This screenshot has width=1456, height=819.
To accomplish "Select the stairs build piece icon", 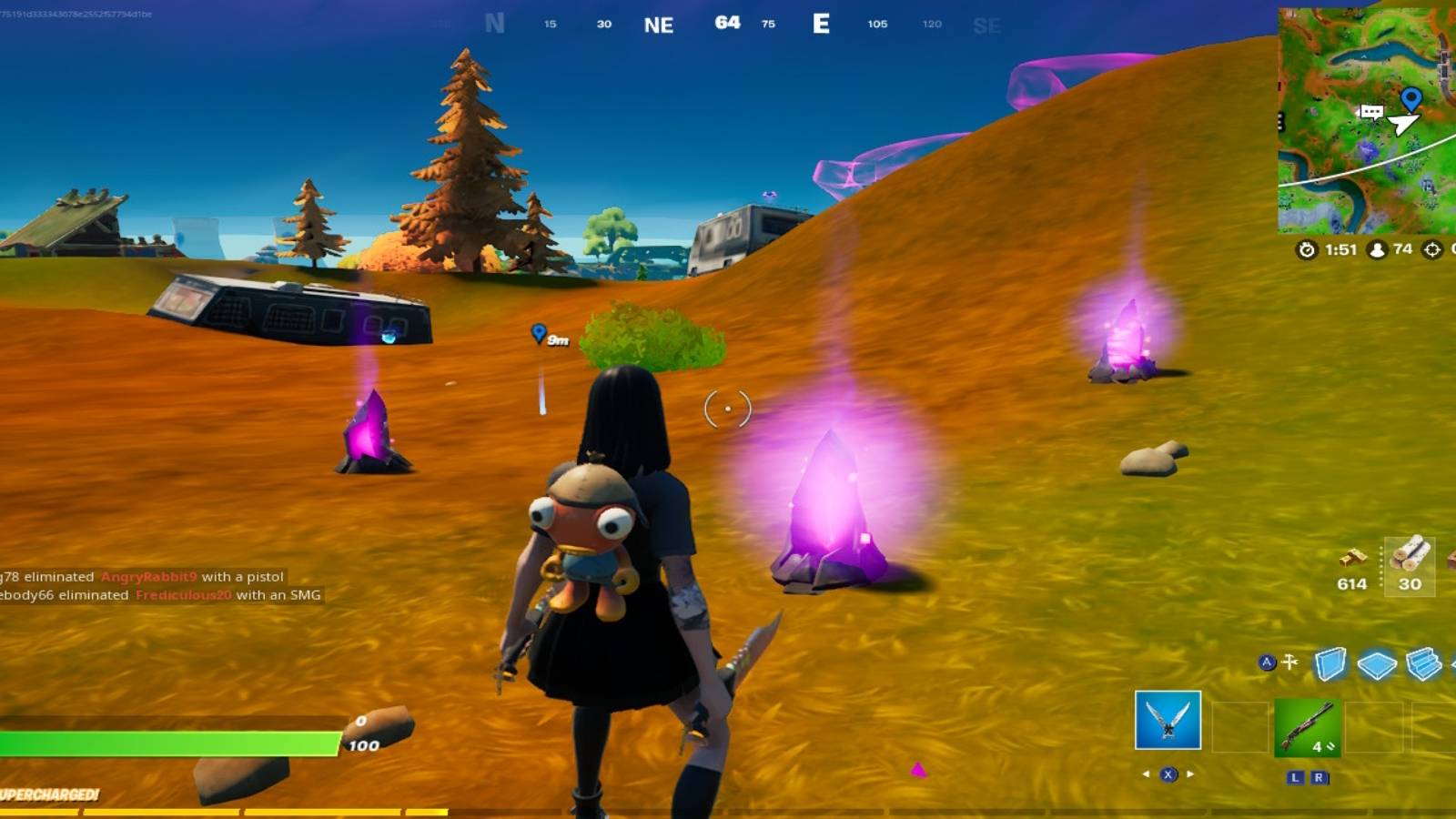I will [1421, 662].
